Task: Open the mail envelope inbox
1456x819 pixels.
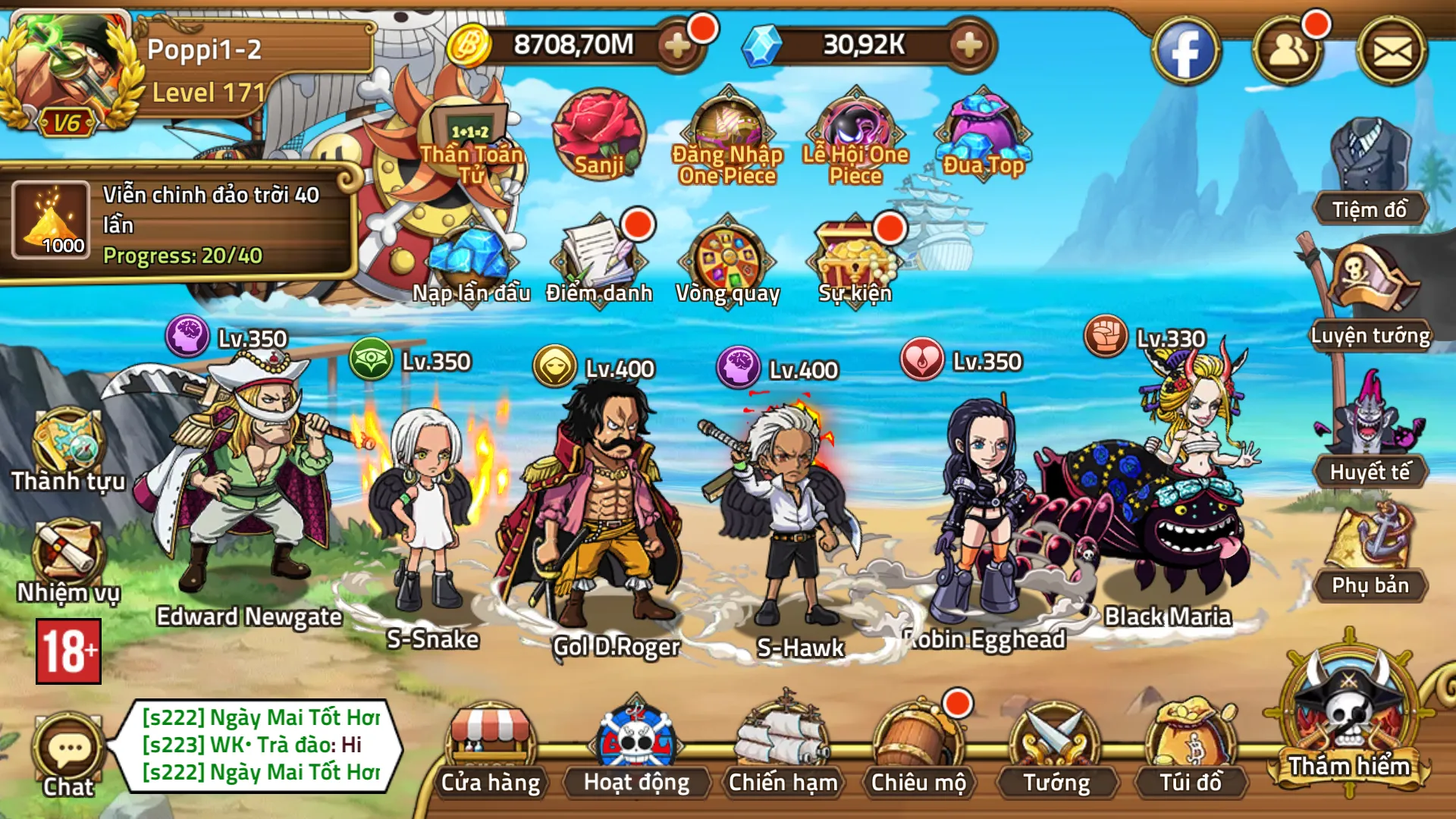Action: click(x=1392, y=52)
